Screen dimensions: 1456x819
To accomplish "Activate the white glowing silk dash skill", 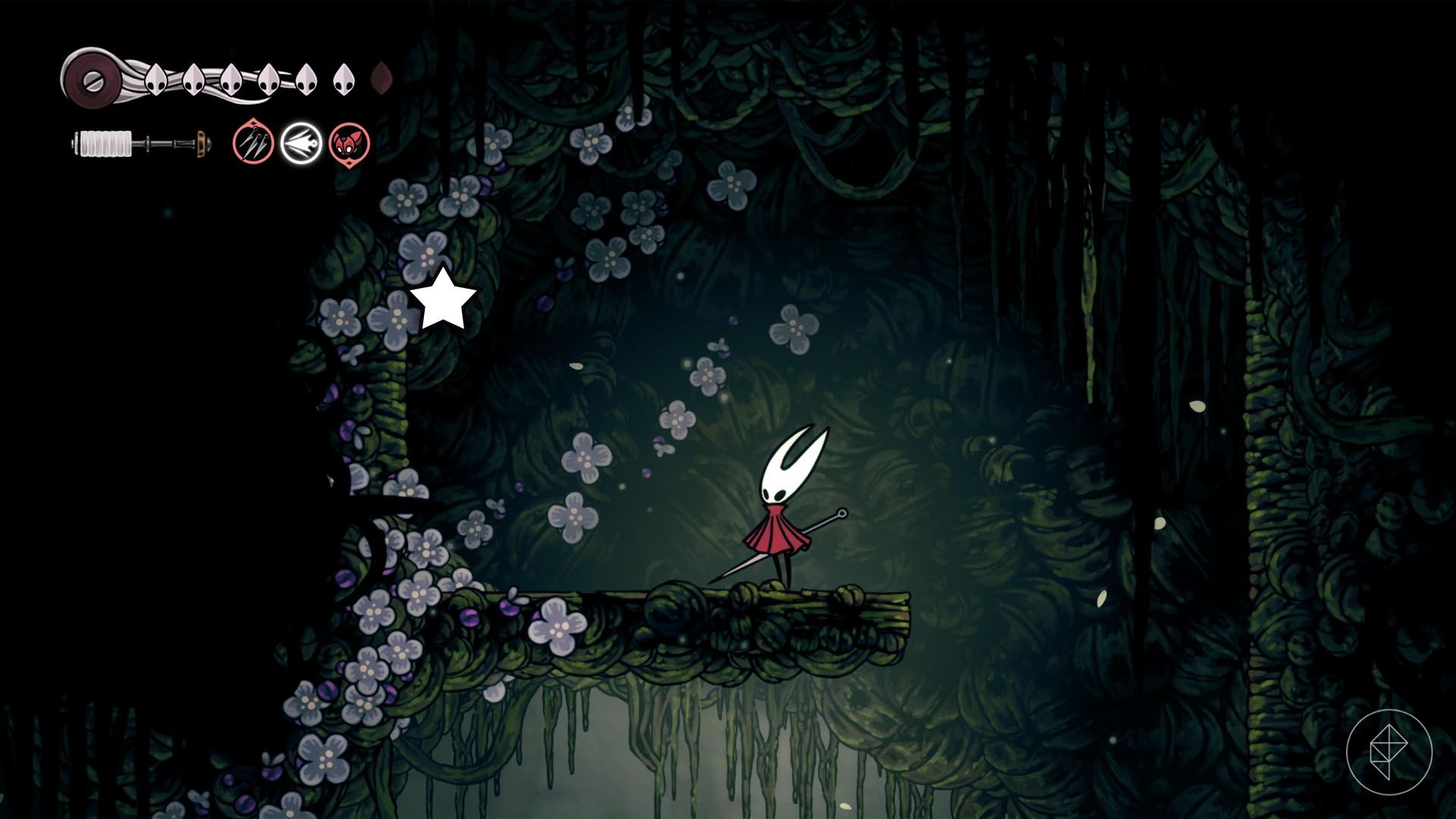I will [x=301, y=143].
